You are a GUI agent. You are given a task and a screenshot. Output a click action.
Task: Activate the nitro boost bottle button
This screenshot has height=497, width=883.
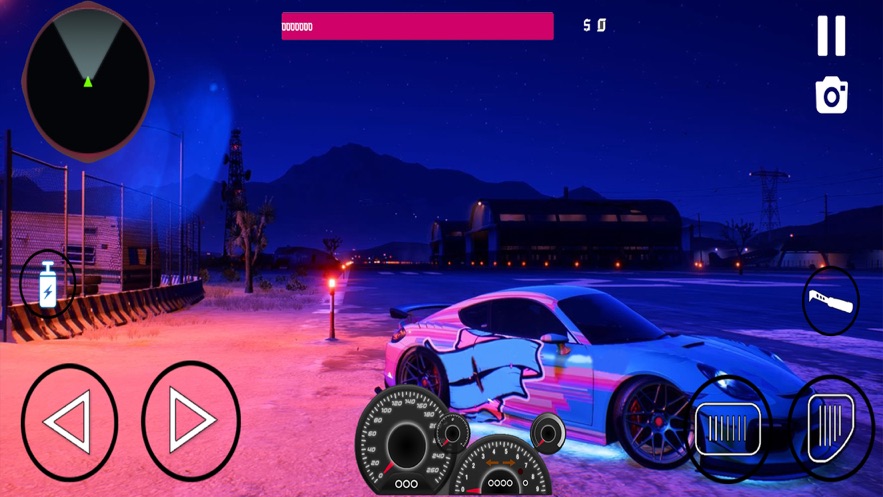[x=47, y=284]
